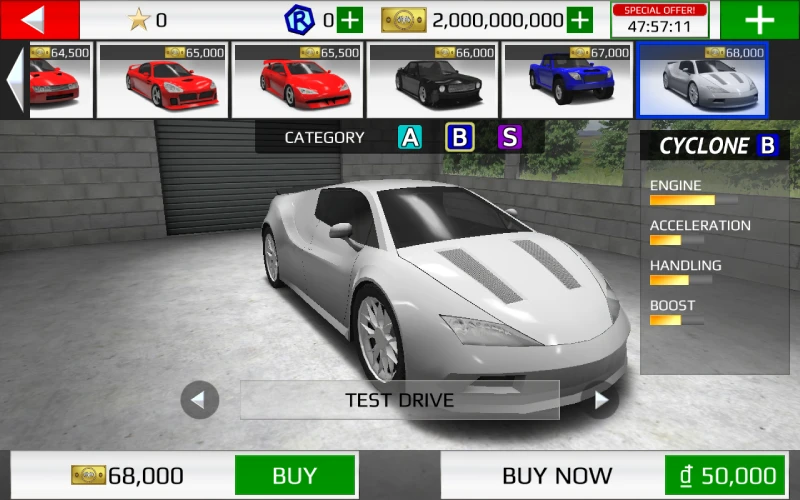Start a Test Drive

[x=399, y=400]
